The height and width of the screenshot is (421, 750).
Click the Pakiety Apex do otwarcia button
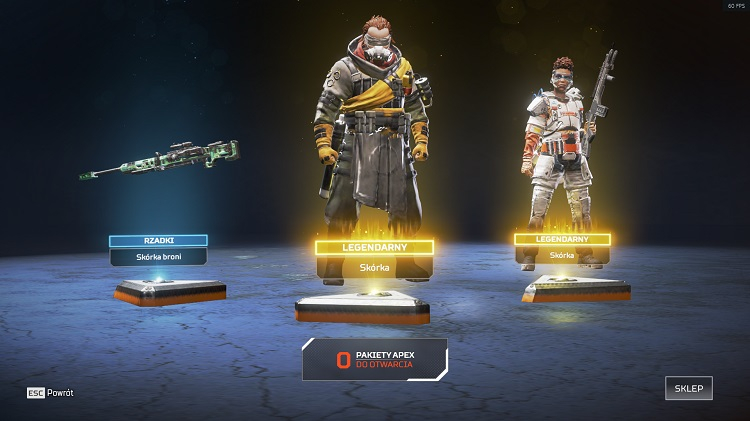(375, 359)
